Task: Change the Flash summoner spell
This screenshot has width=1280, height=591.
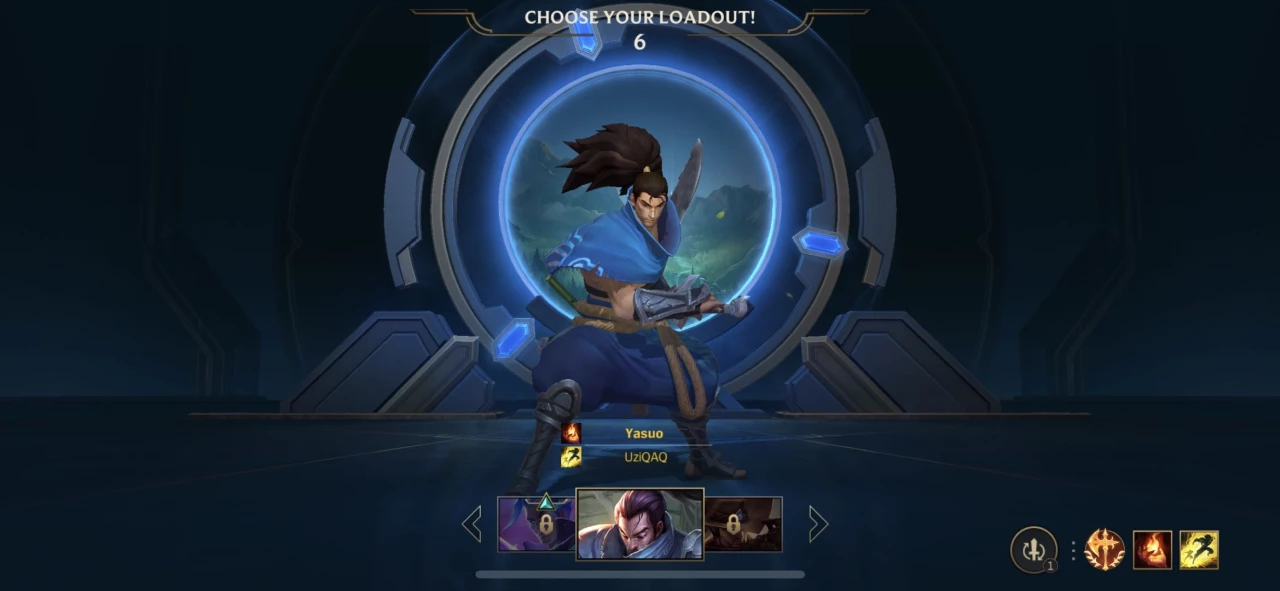Action: point(1199,550)
